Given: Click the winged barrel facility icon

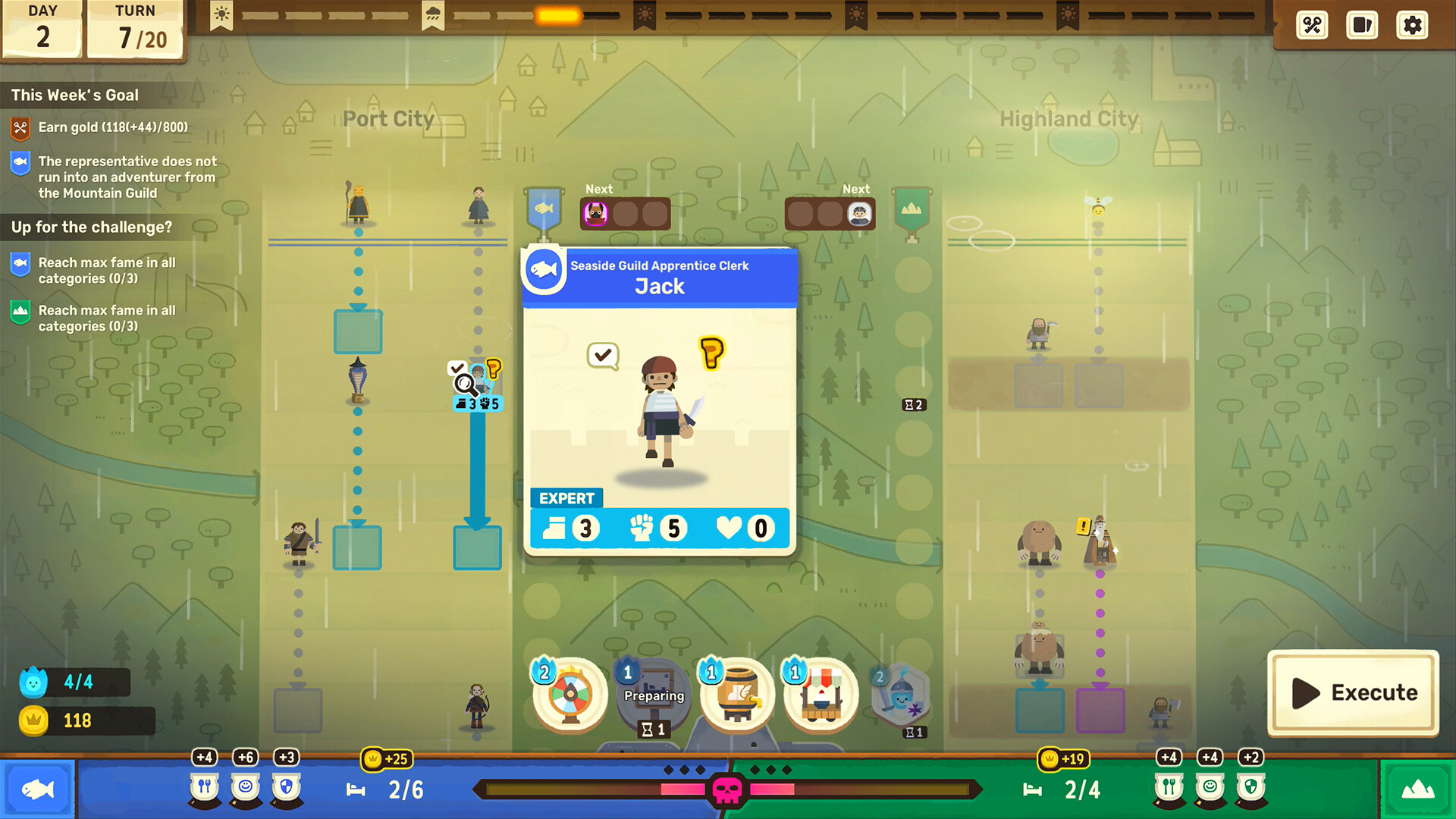Looking at the screenshot, I should click(738, 694).
